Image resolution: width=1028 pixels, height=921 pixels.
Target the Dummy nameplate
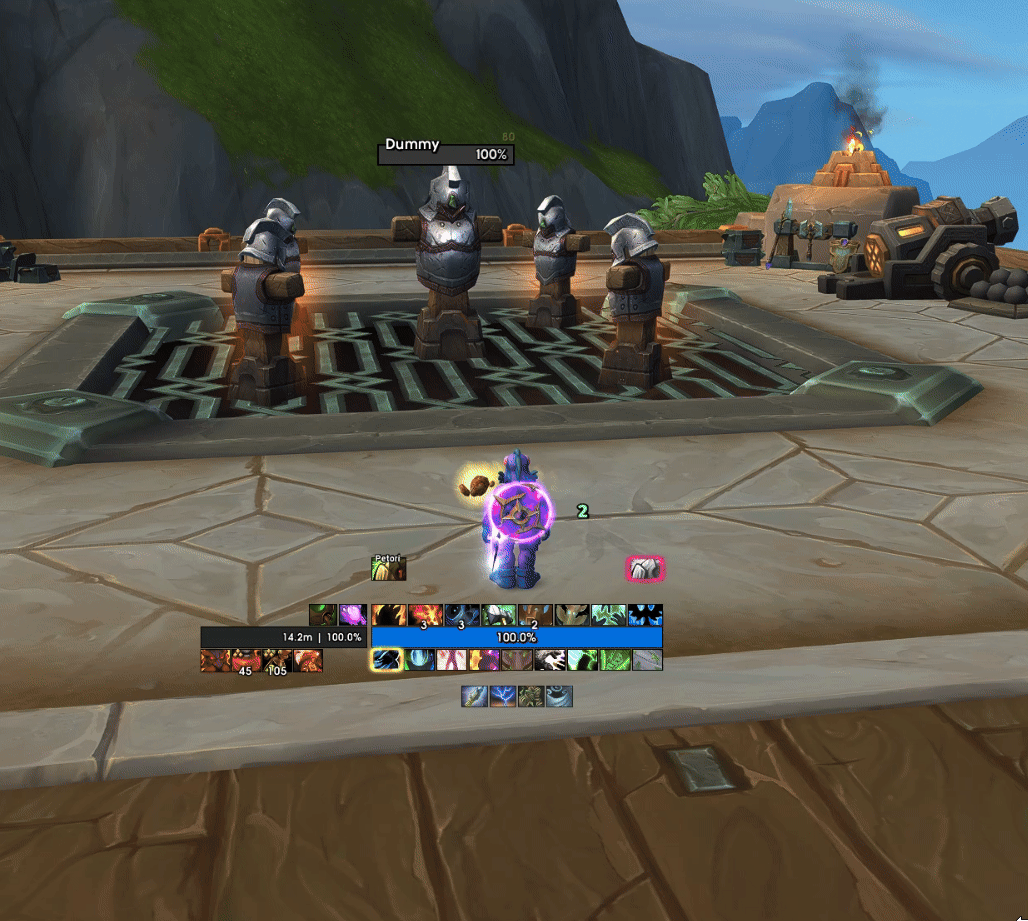(446, 154)
